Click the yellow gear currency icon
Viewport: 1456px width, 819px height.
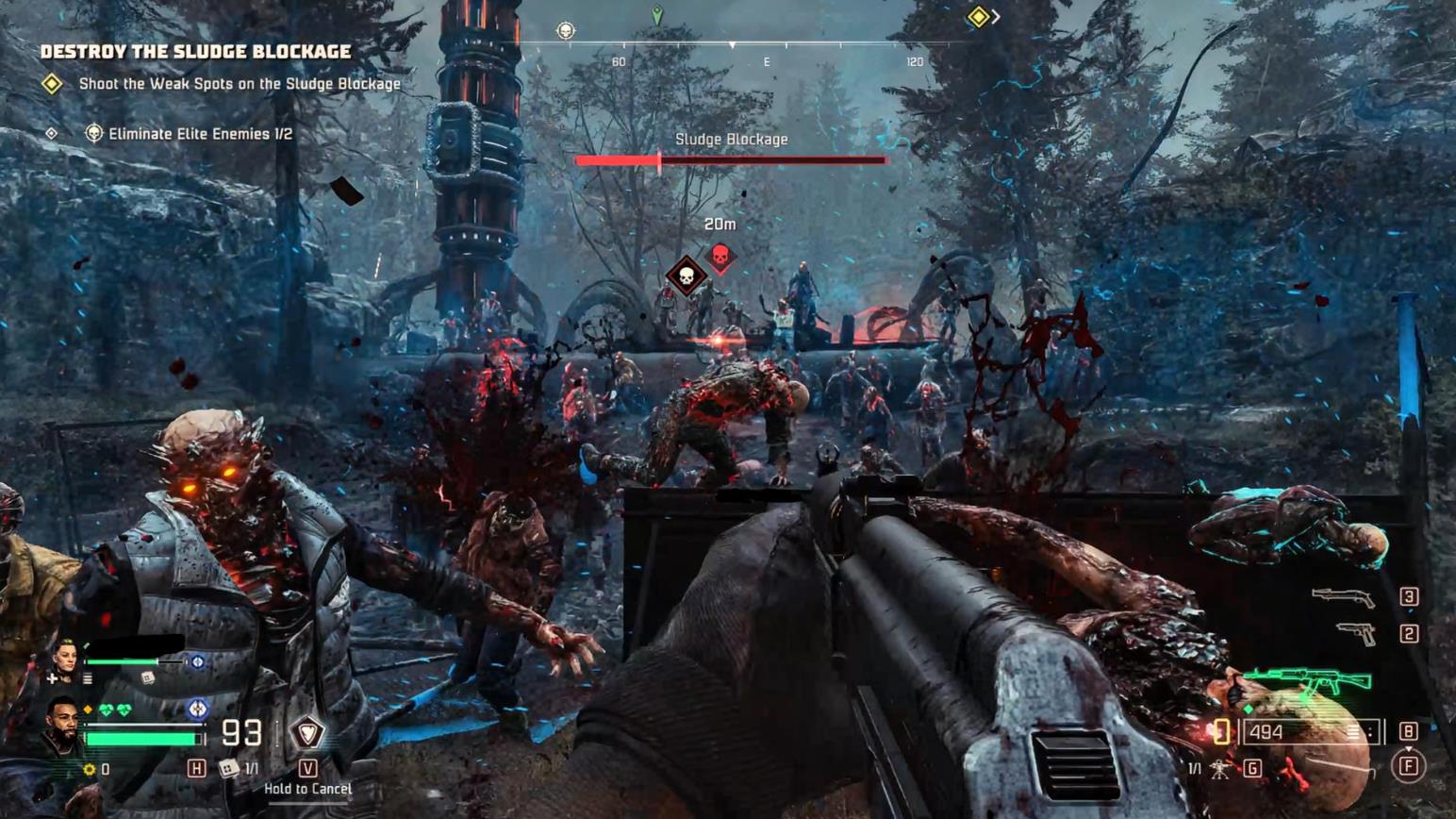pyautogui.click(x=90, y=770)
